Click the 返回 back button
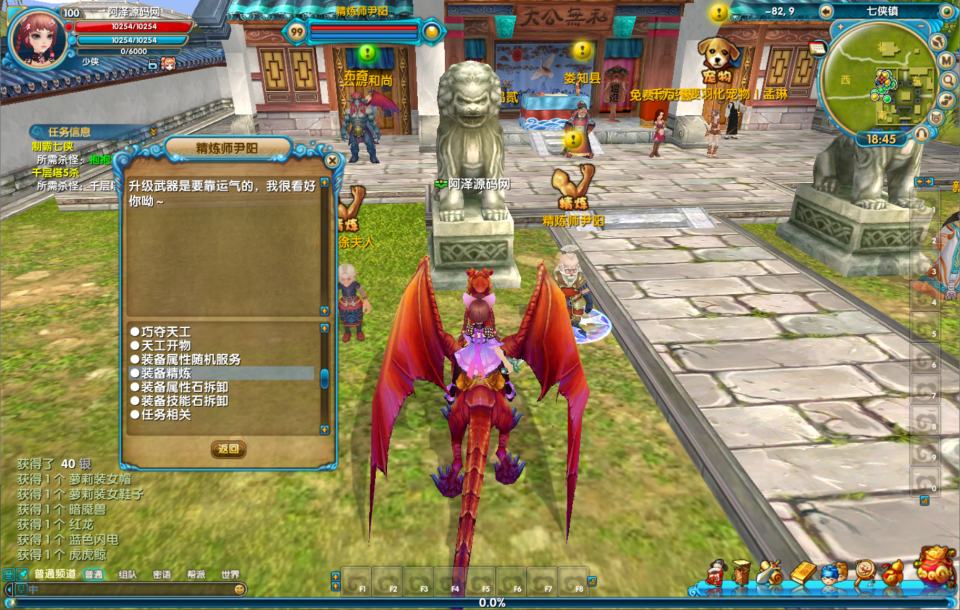Viewport: 960px width, 610px height. point(228,449)
